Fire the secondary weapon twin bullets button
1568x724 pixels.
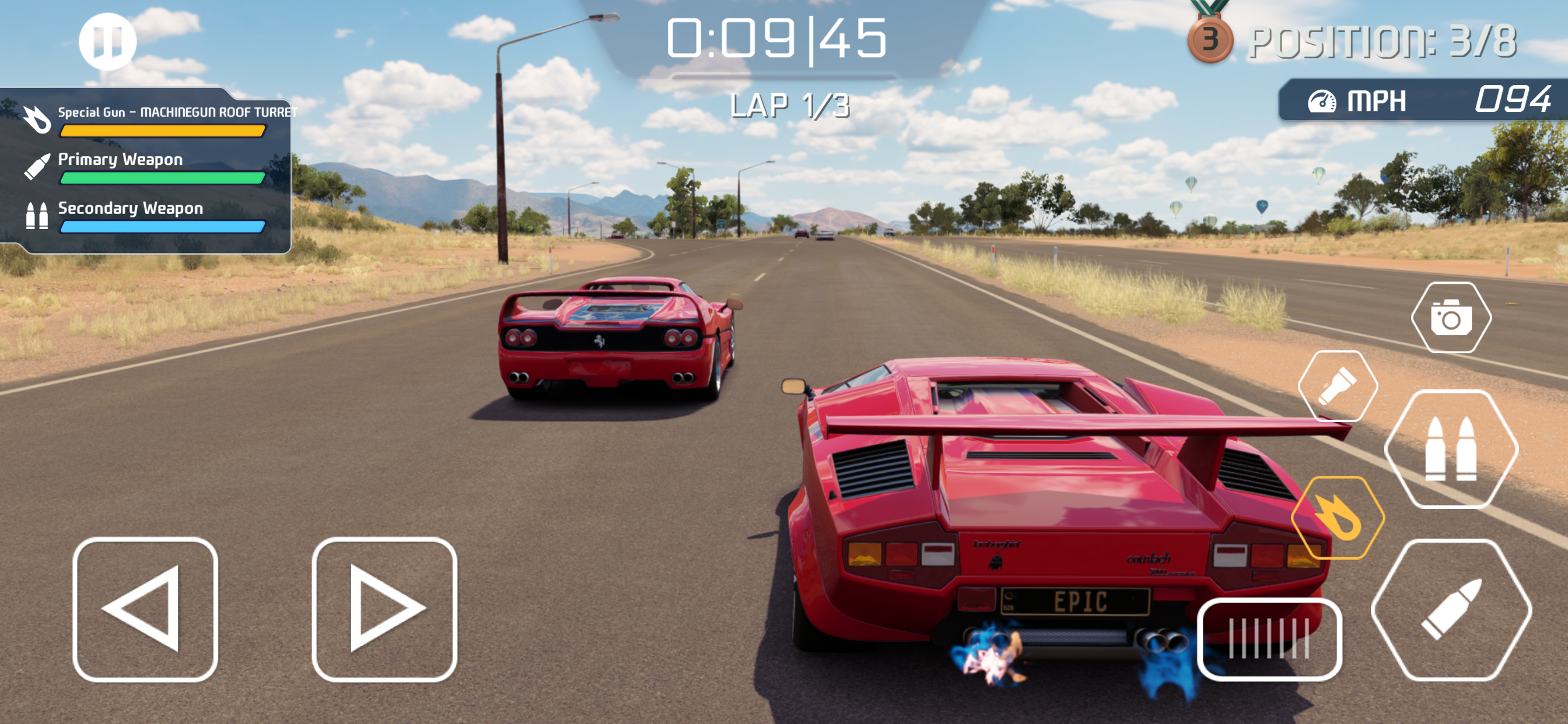click(1451, 449)
